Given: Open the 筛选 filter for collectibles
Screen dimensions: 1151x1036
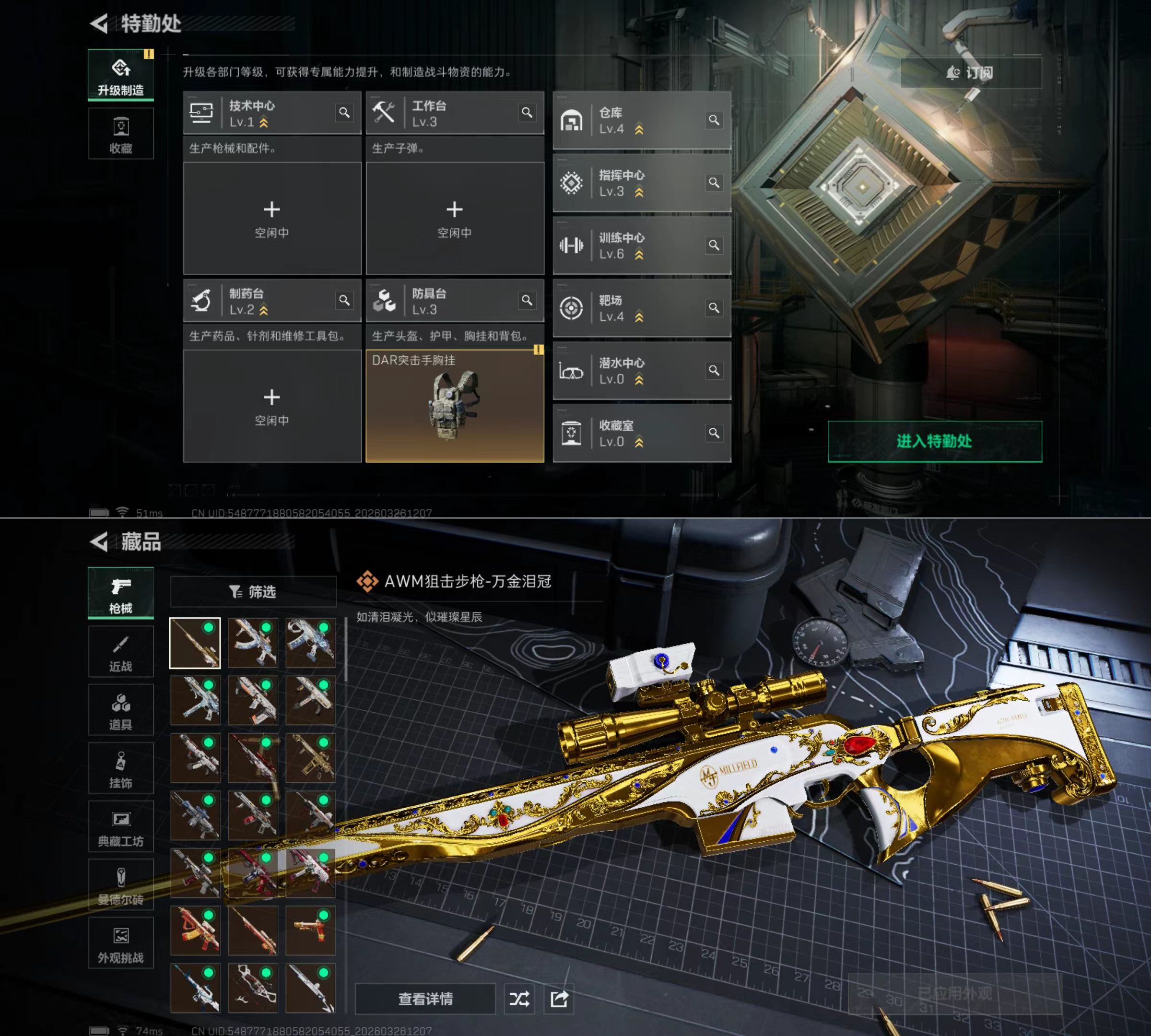Looking at the screenshot, I should 253,592.
